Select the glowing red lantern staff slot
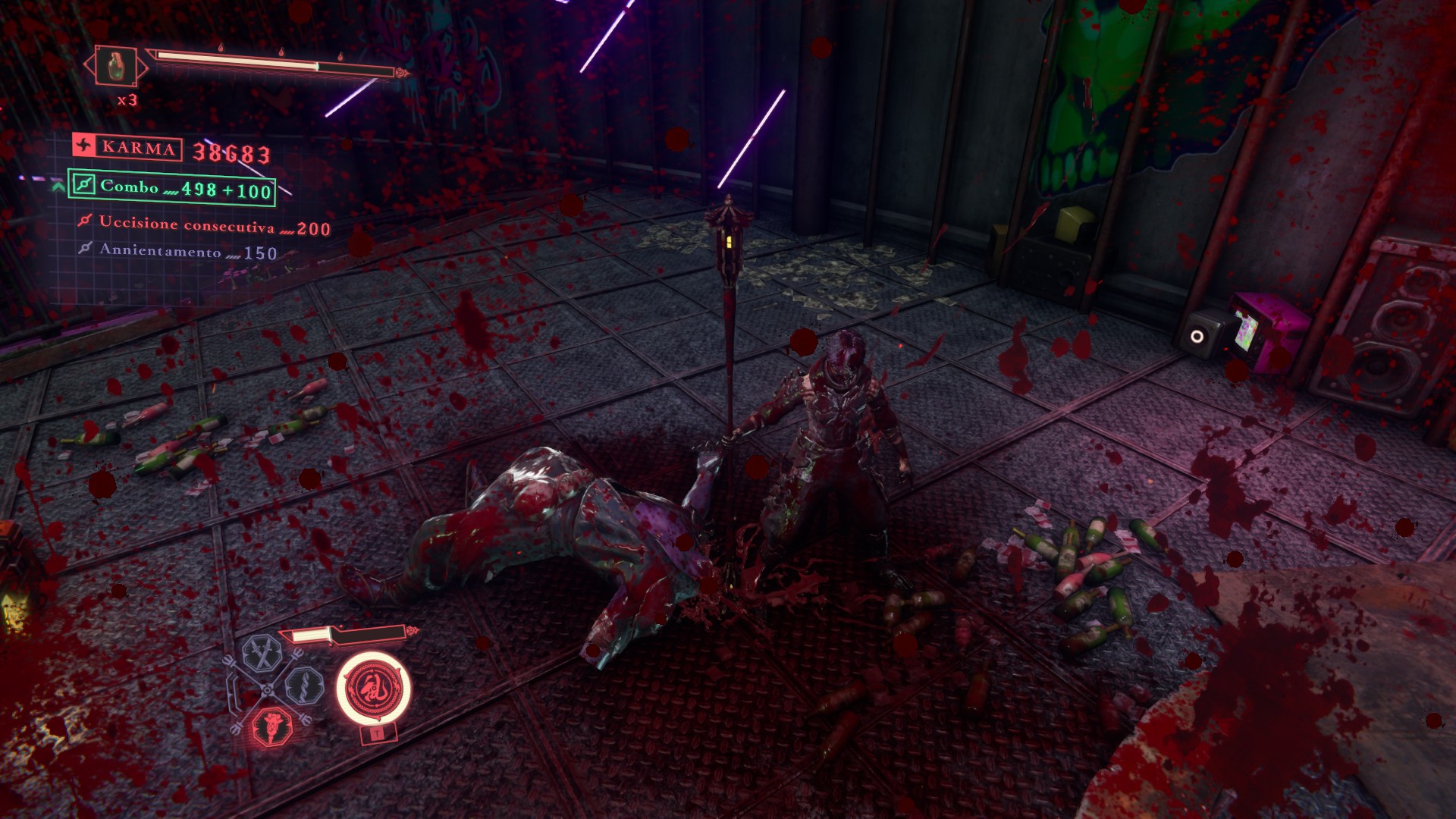Screen dimensions: 1456x819 pos(271,726)
